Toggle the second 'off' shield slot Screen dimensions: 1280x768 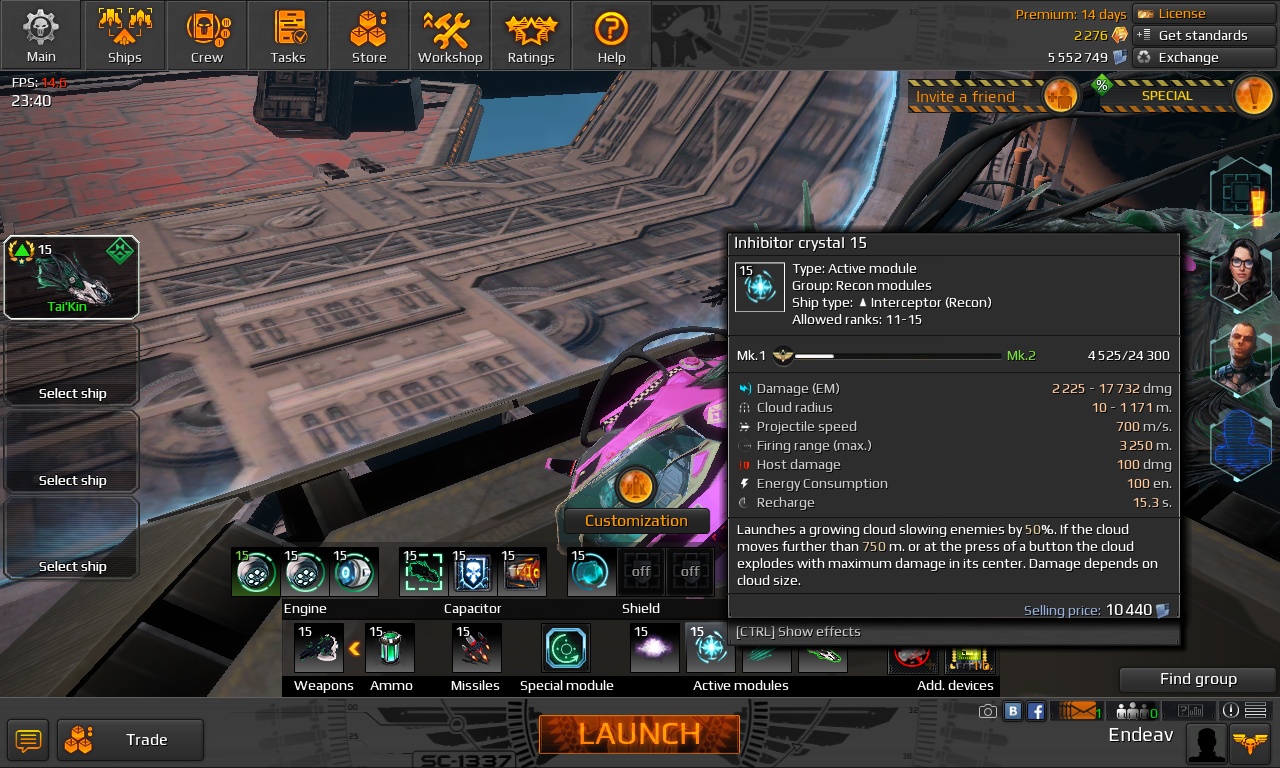[689, 571]
